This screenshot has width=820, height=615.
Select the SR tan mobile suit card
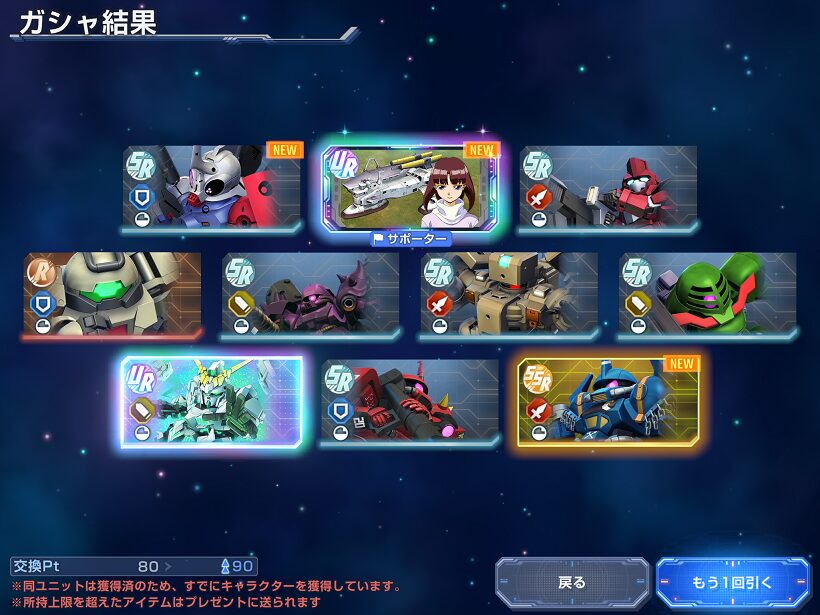[x=509, y=294]
